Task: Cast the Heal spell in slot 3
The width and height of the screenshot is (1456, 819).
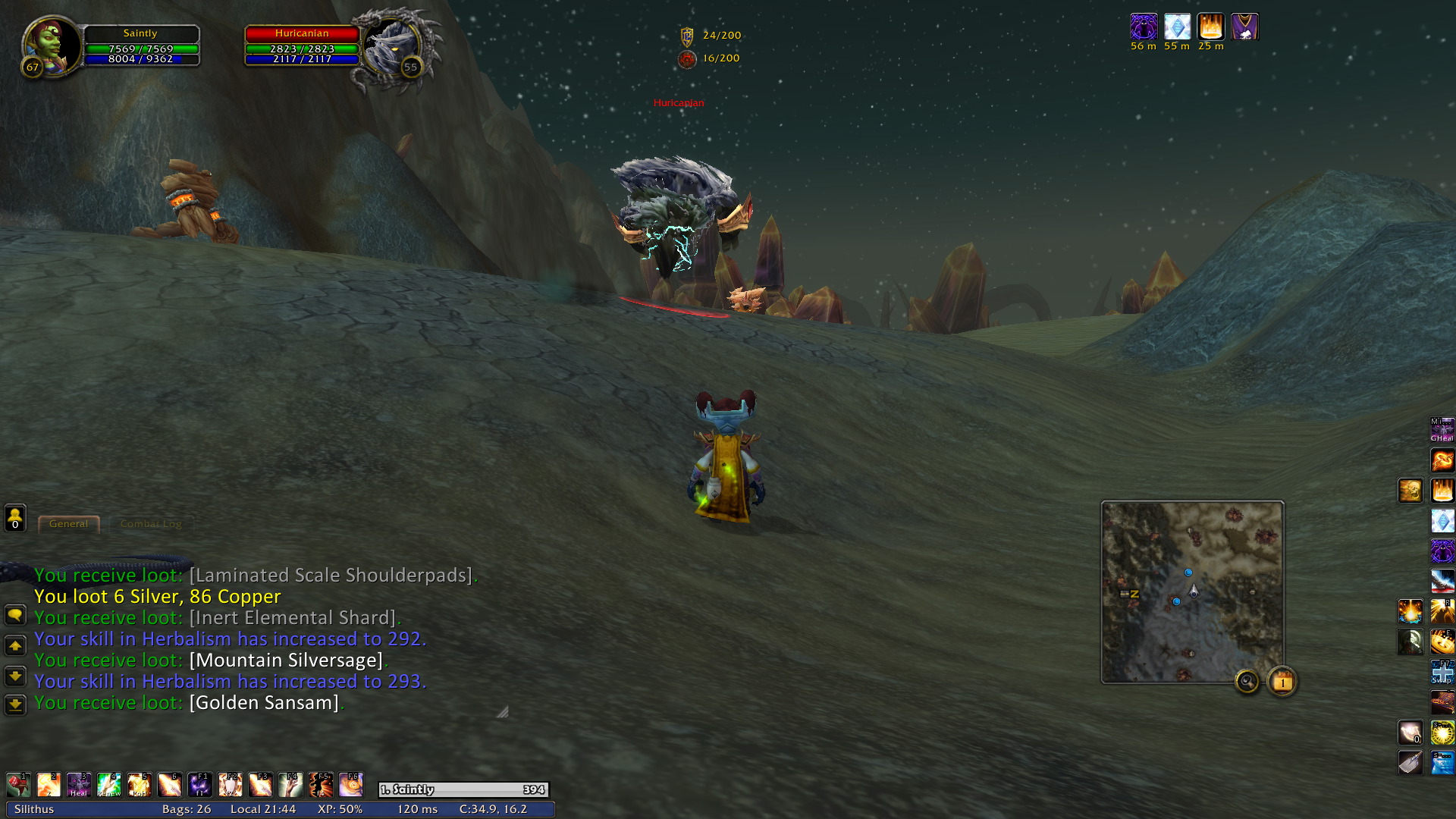Action: click(x=79, y=784)
